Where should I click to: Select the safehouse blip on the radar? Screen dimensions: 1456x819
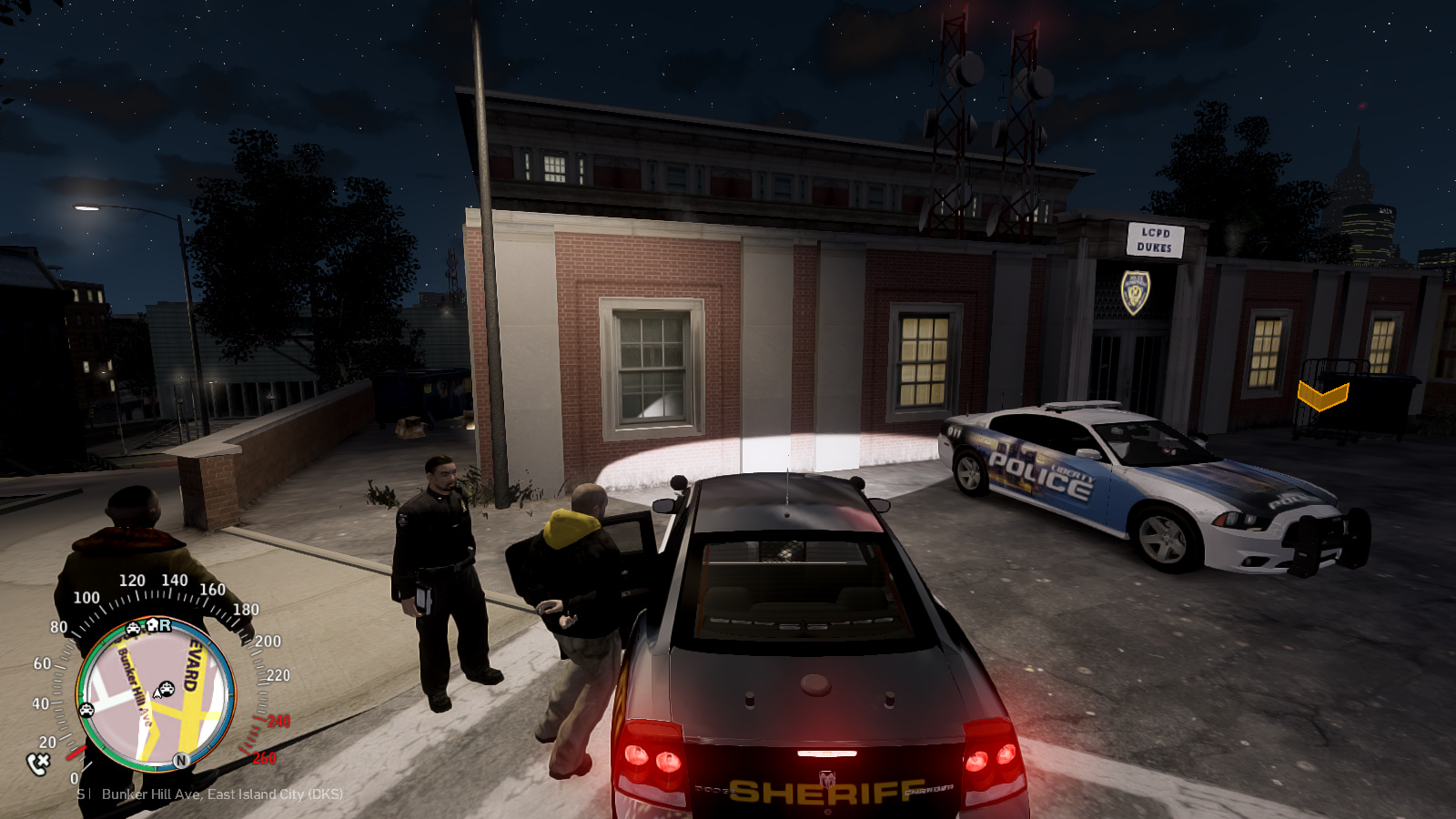pos(152,625)
